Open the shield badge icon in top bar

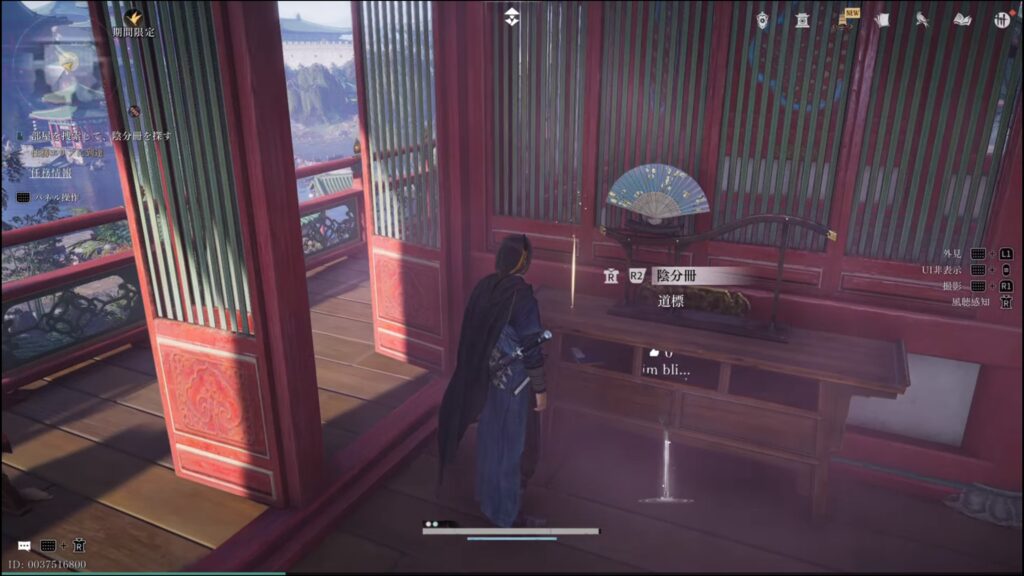(763, 20)
